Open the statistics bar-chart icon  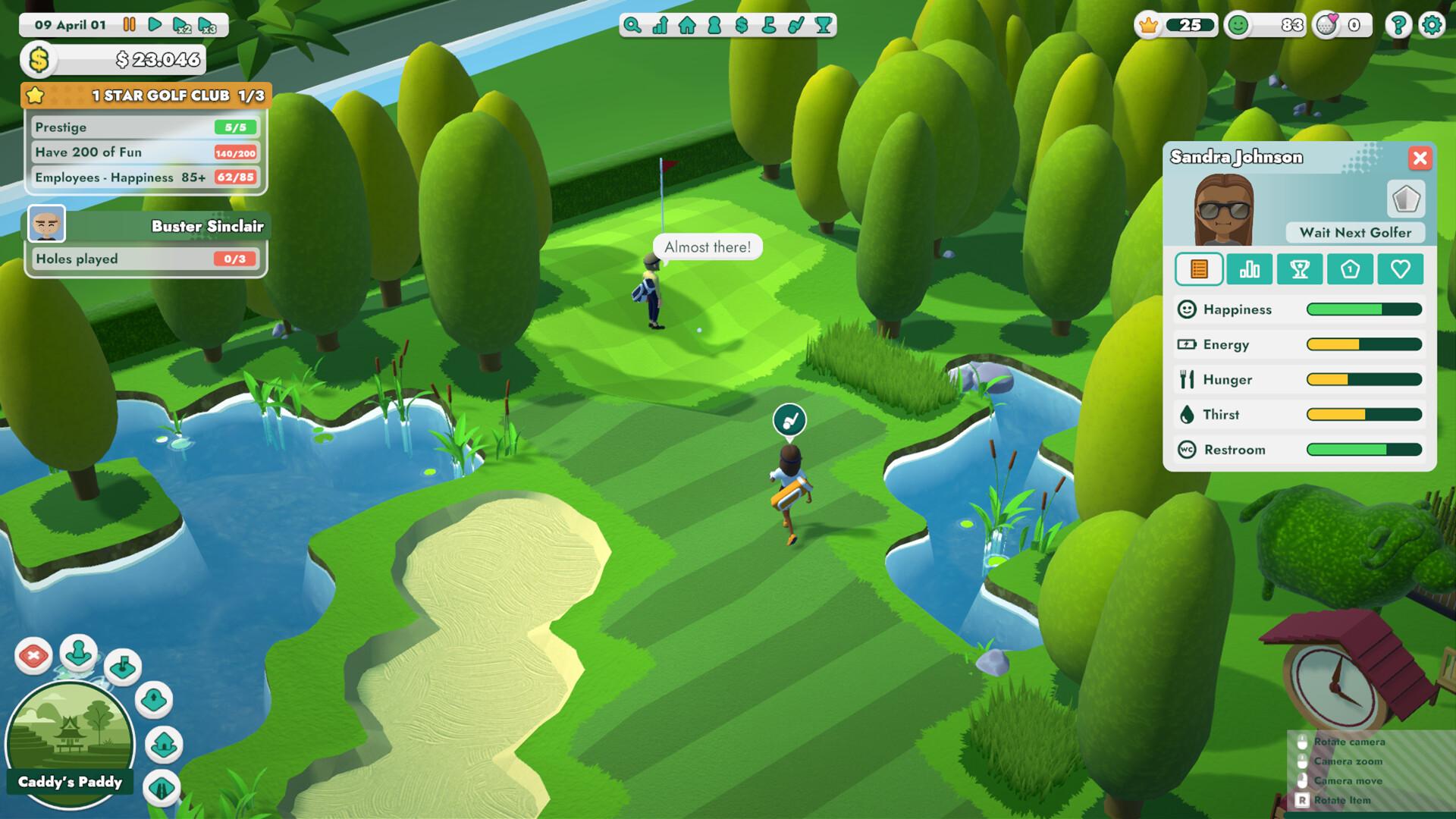coord(661,25)
